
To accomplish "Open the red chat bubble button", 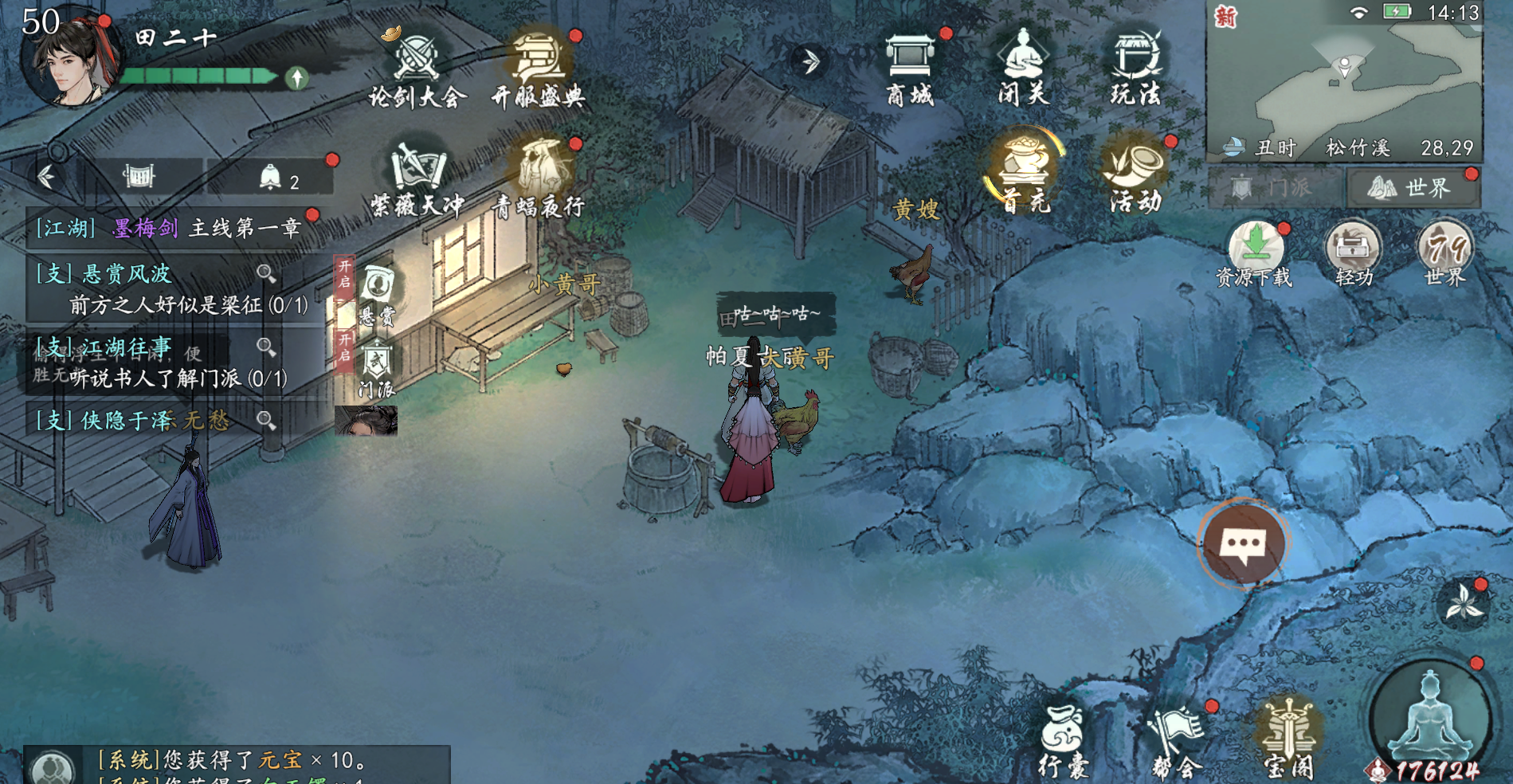I will 1242,545.
